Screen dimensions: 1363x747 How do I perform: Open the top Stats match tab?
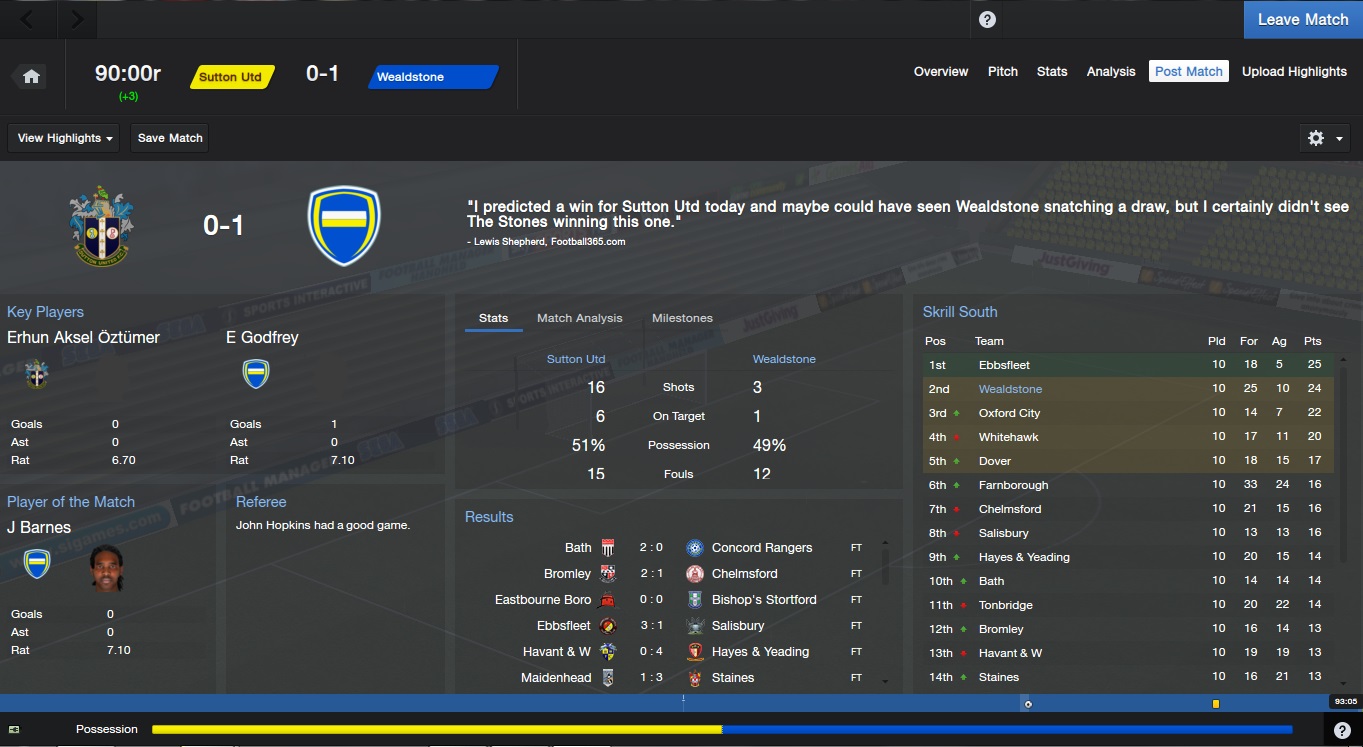[1052, 72]
